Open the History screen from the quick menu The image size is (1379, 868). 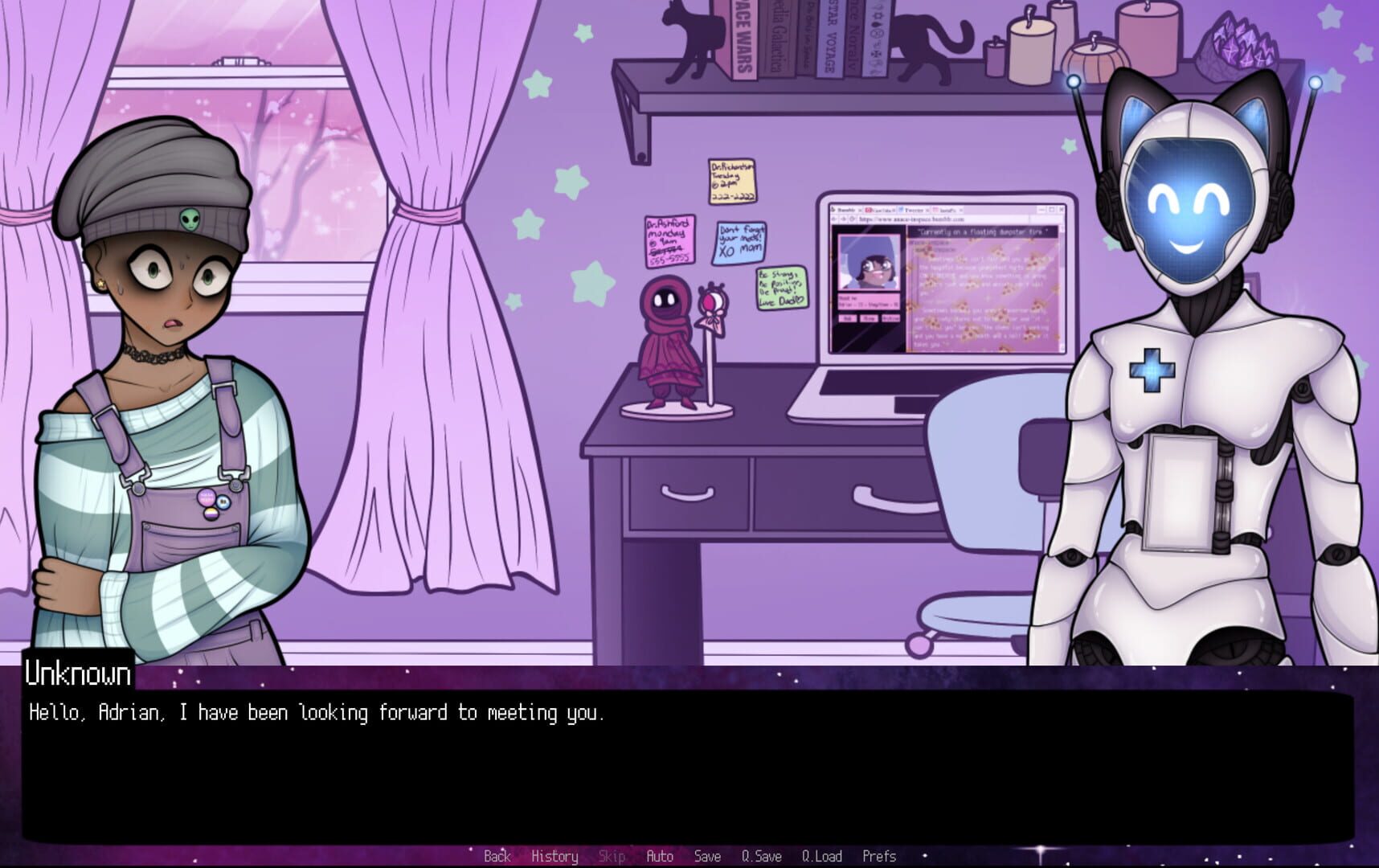click(554, 856)
